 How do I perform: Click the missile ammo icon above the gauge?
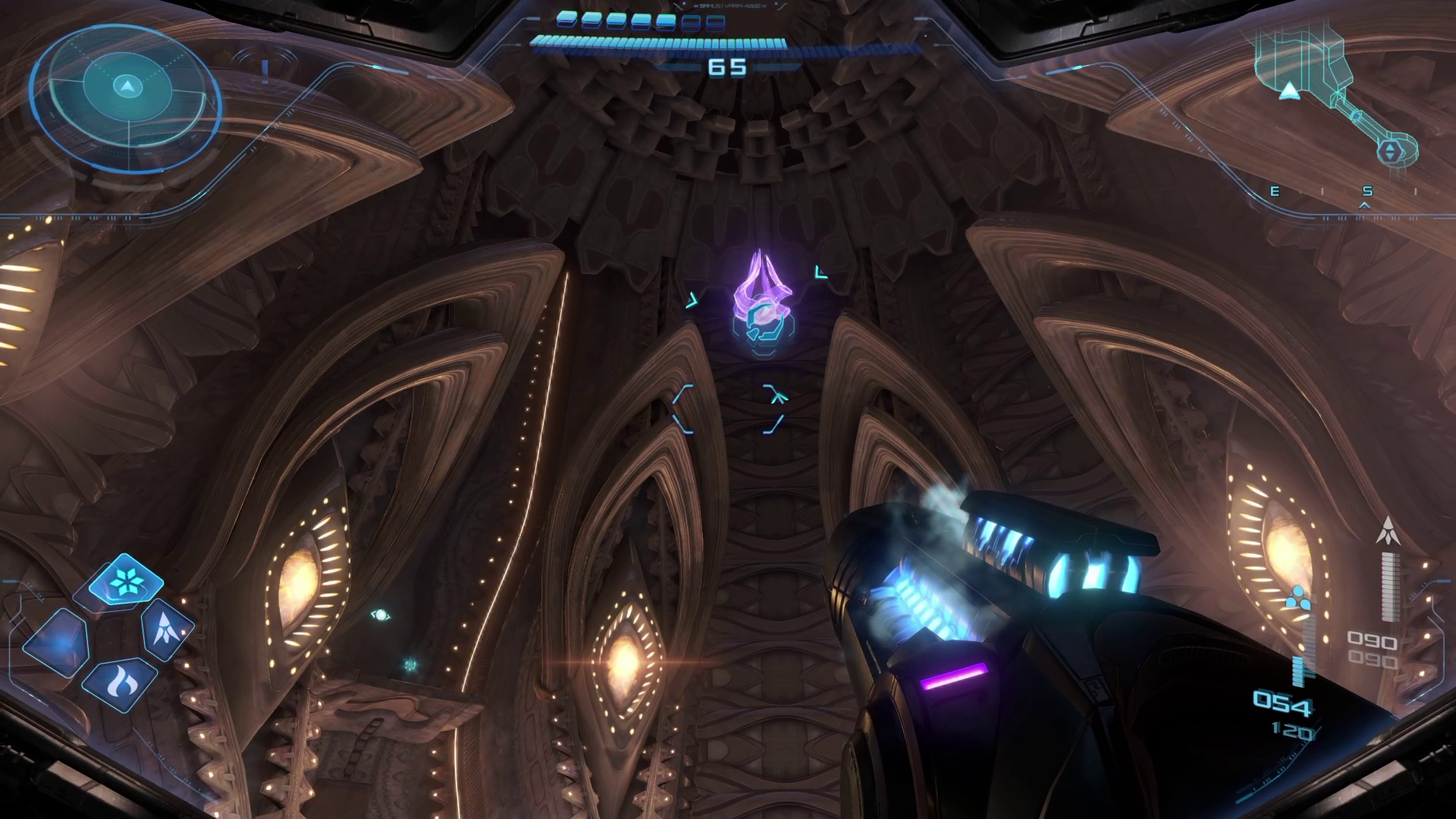[1388, 530]
